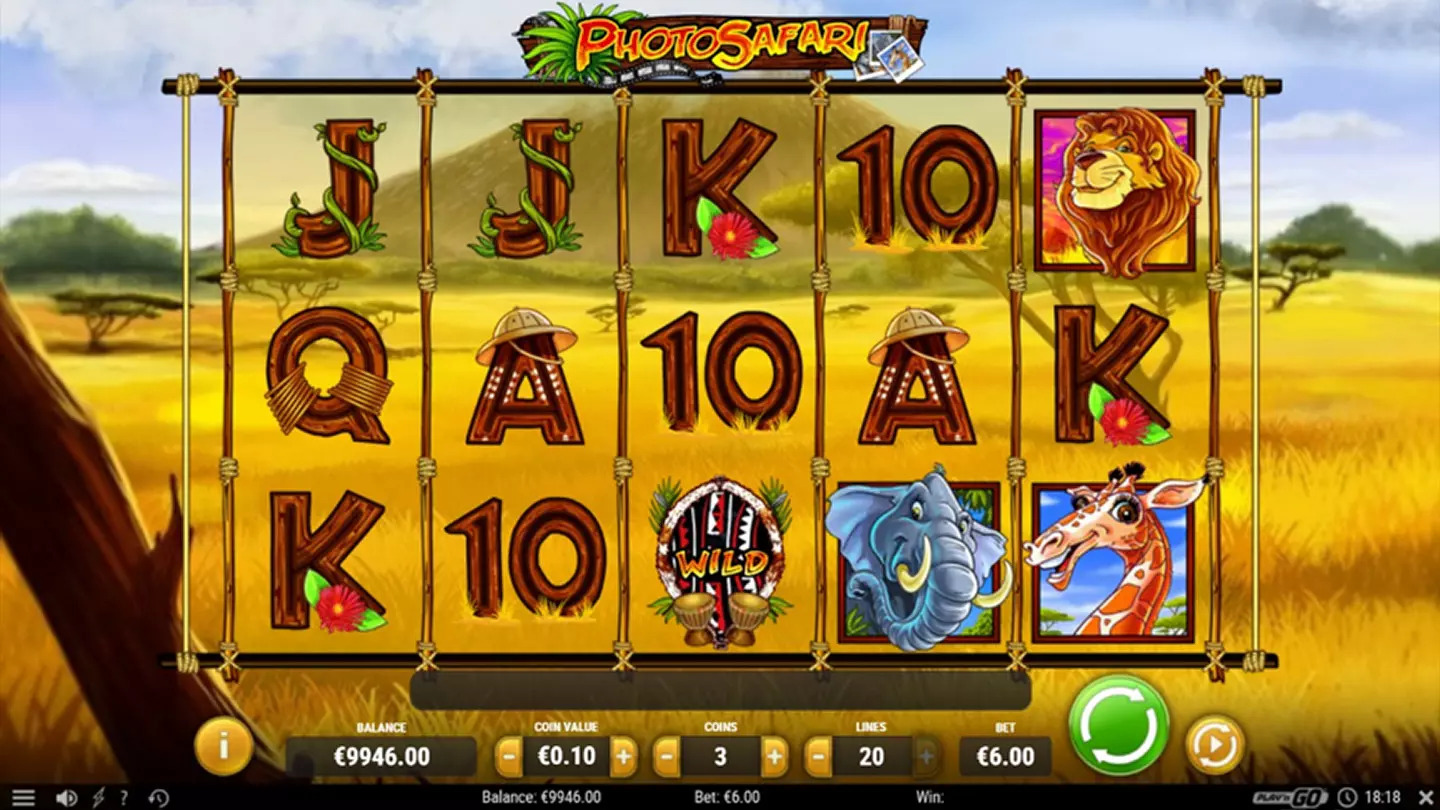Screen dimensions: 1440x810
Task: Click the Coin Value field showing €0.10
Action: click(x=565, y=757)
